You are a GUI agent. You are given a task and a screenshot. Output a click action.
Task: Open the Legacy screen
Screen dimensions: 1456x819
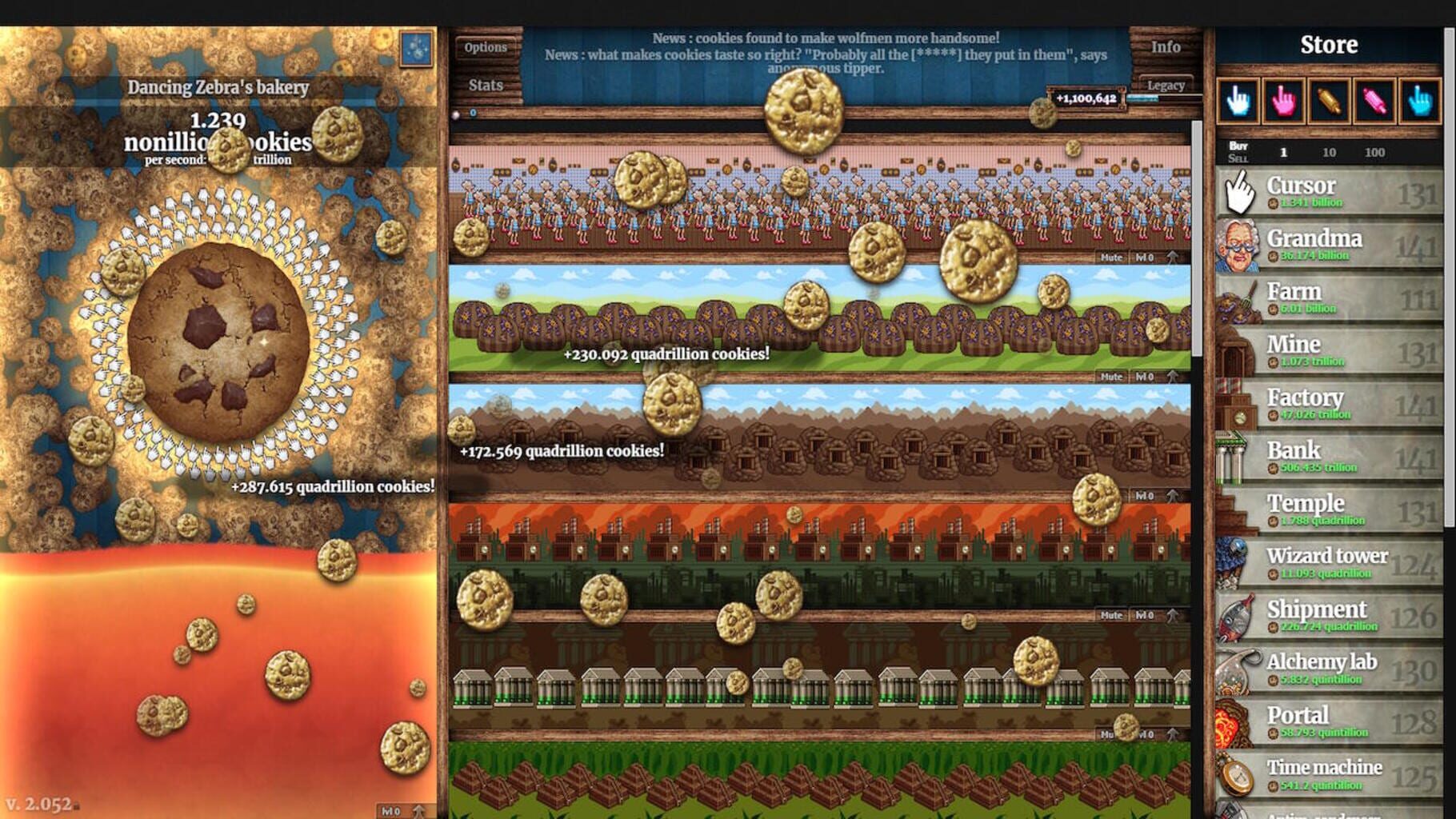(1166, 85)
